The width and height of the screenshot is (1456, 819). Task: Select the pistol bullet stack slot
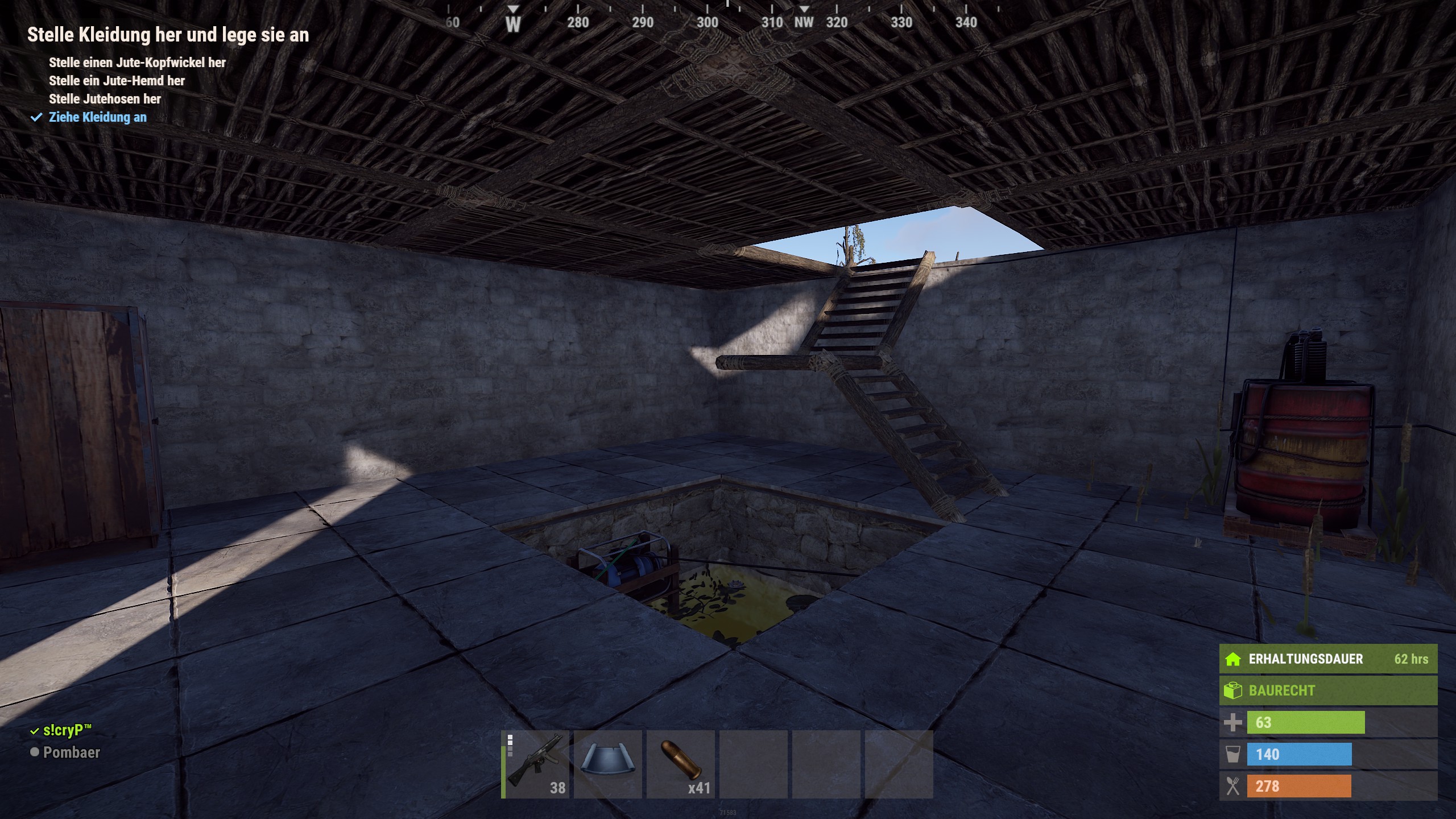coord(681,764)
